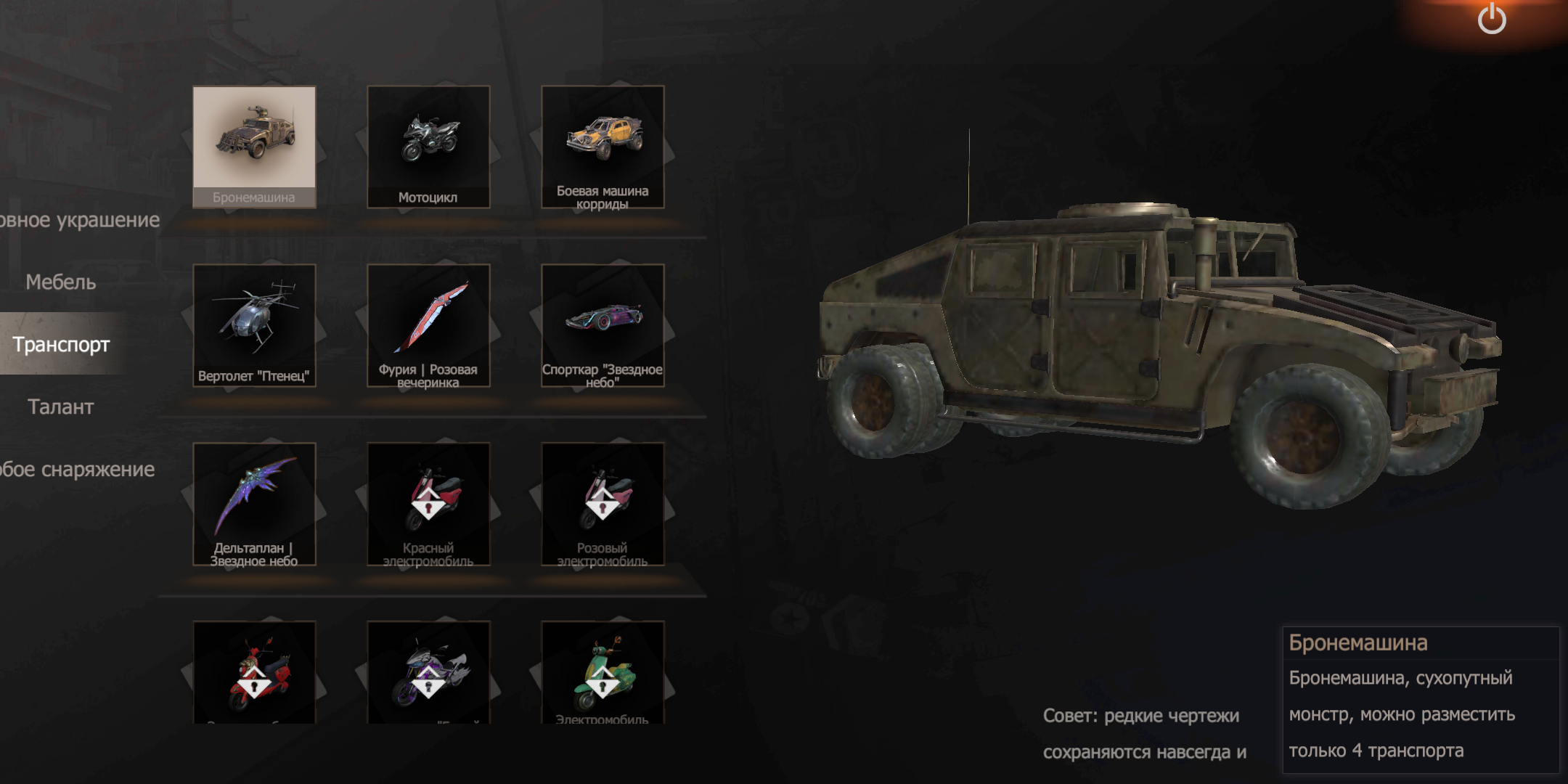Choose the locked purple motorcycle tile
Screen dimensions: 1568x784
point(428,672)
